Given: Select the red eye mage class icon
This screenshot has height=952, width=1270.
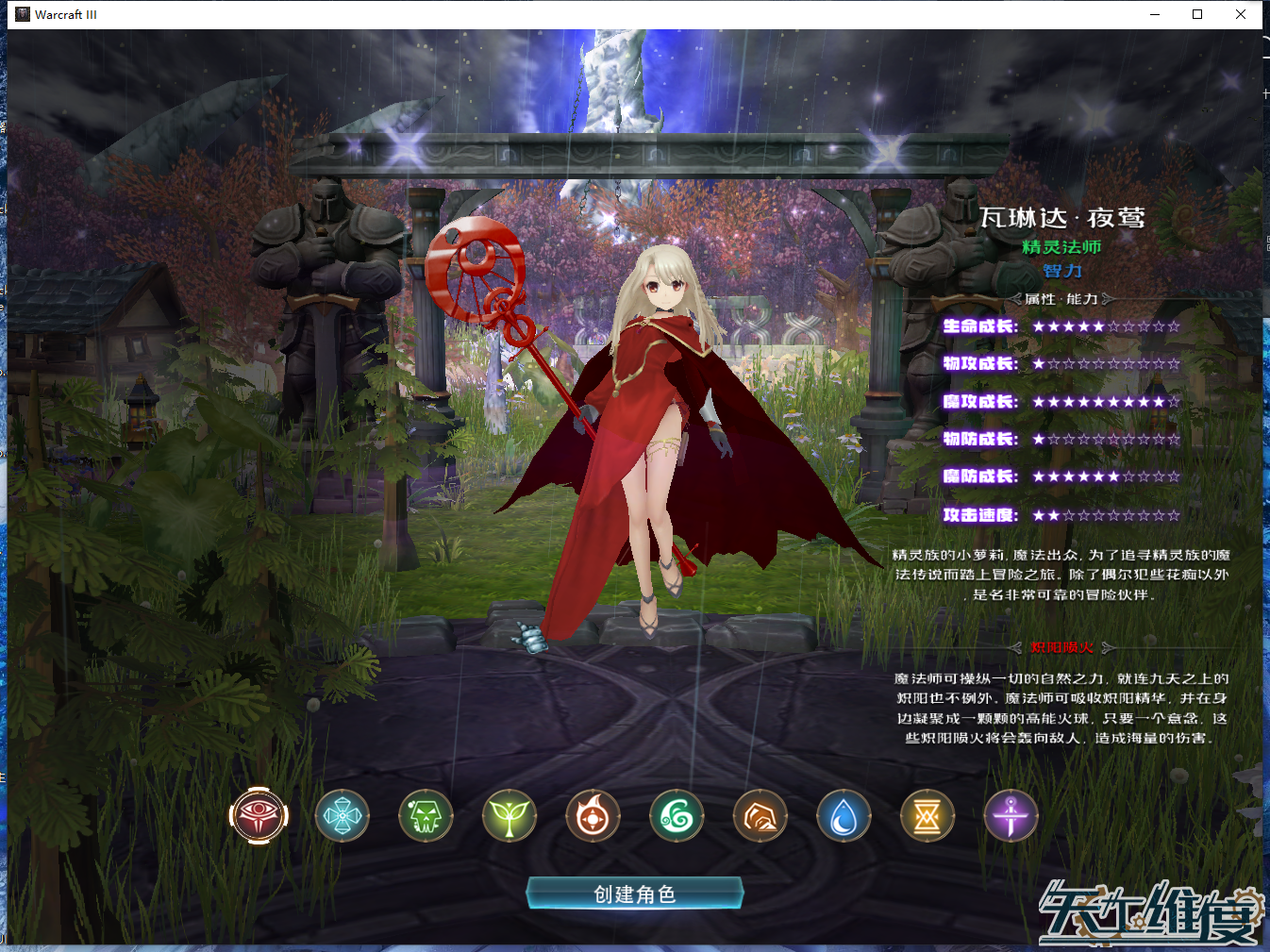Looking at the screenshot, I should 259,816.
